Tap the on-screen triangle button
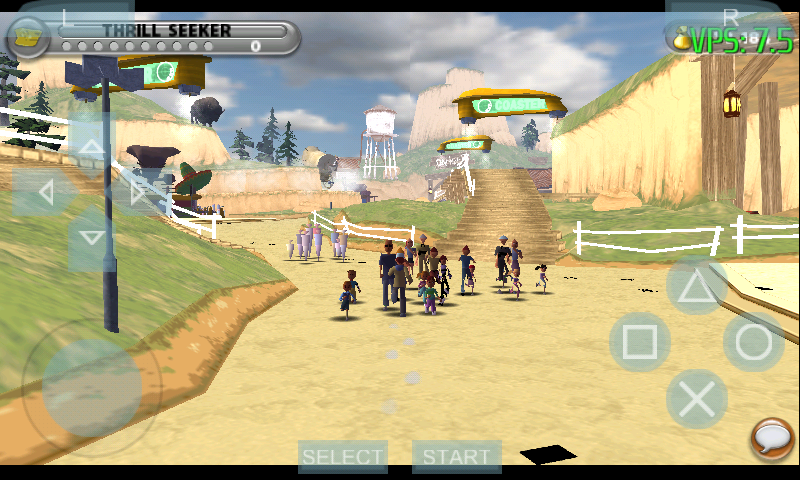Image resolution: width=800 pixels, height=480 pixels. click(697, 286)
